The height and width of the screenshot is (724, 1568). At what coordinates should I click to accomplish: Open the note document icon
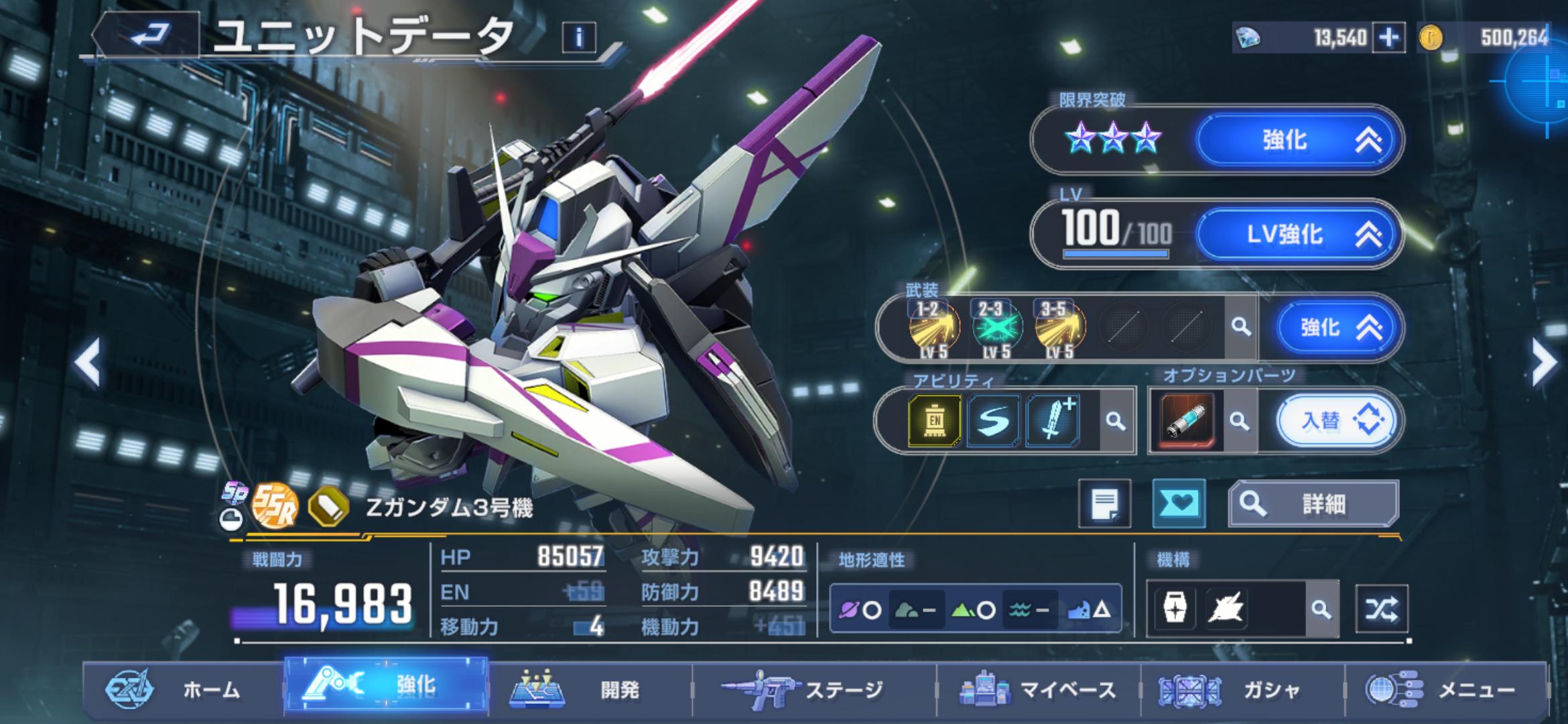tap(1104, 503)
